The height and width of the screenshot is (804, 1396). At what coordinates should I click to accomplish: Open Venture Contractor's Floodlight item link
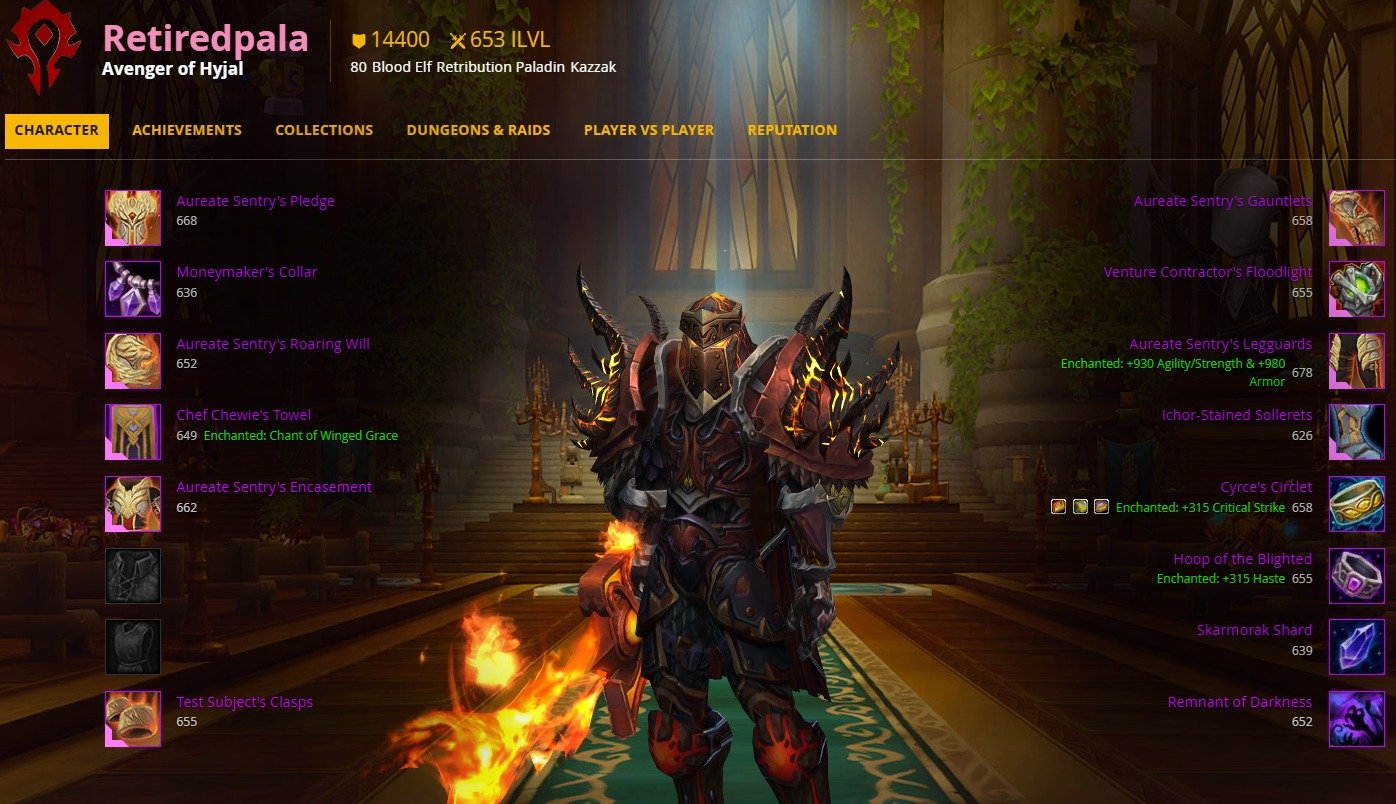(x=1207, y=272)
